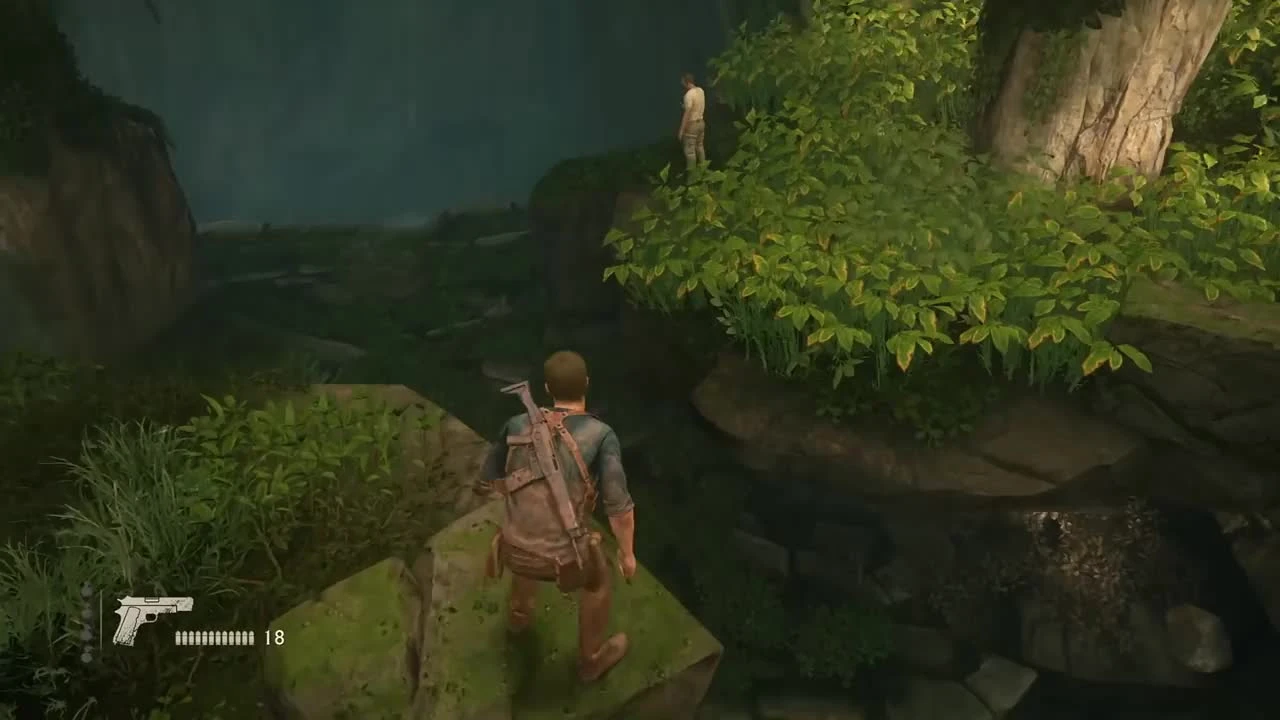Click the first bullet pip in the ammo row
Viewport: 1280px width, 720px height.
tap(178, 637)
